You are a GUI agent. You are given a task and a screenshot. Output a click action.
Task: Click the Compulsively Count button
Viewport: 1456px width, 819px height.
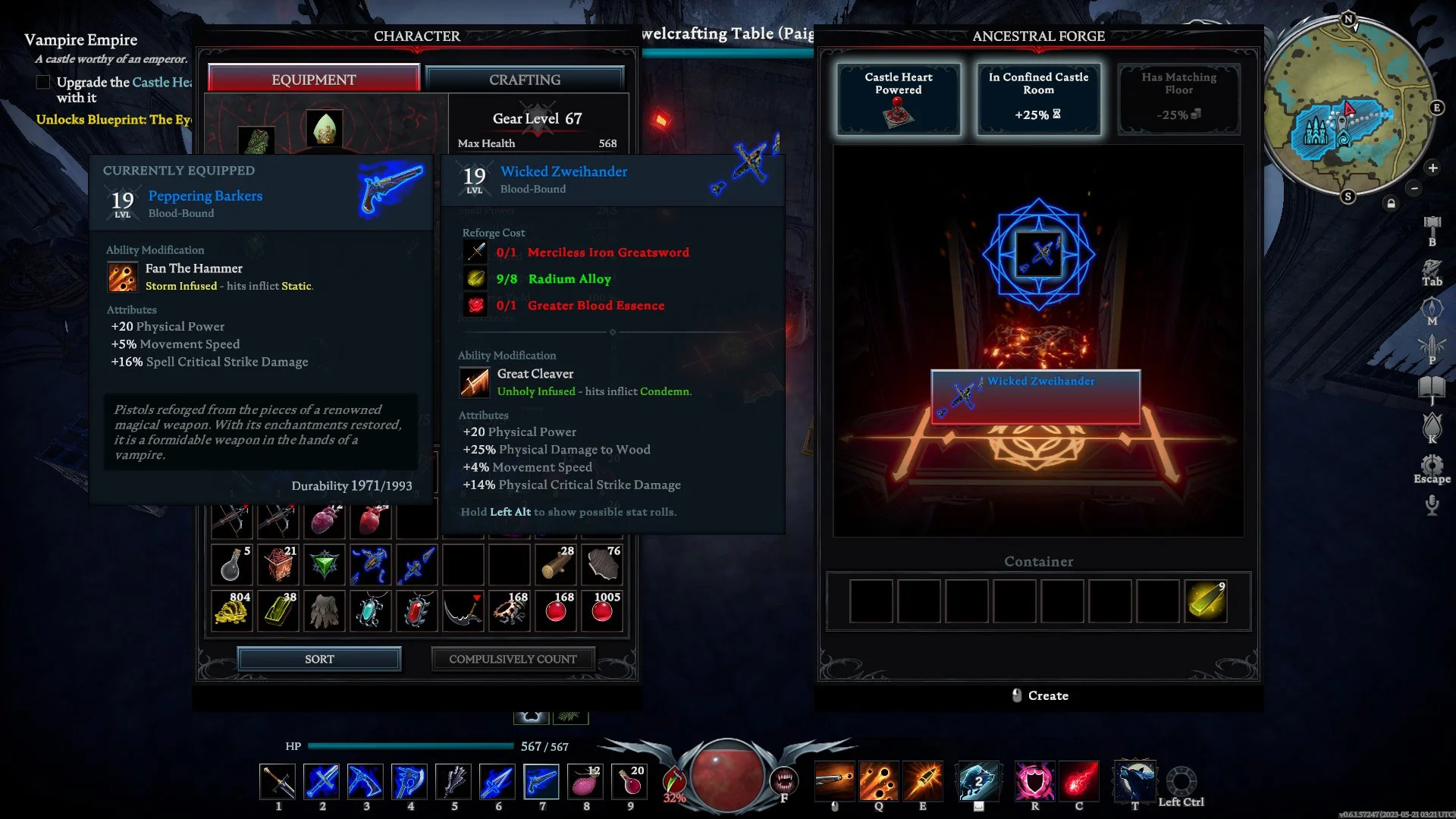coord(513,659)
